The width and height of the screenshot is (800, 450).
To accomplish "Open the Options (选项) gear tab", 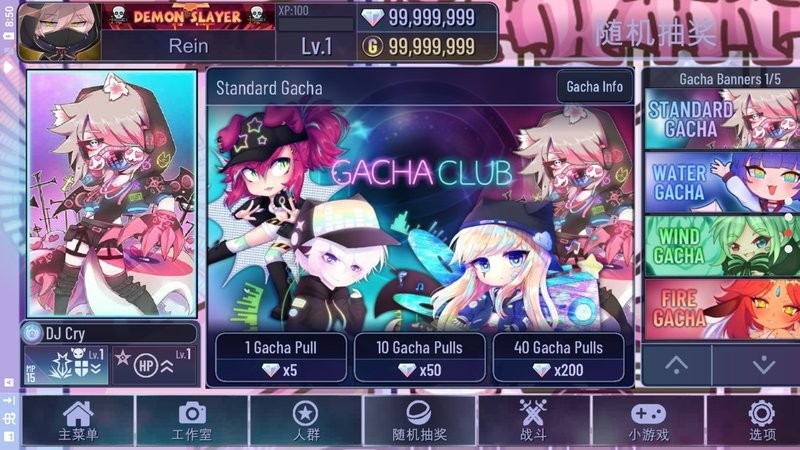I will 761,420.
